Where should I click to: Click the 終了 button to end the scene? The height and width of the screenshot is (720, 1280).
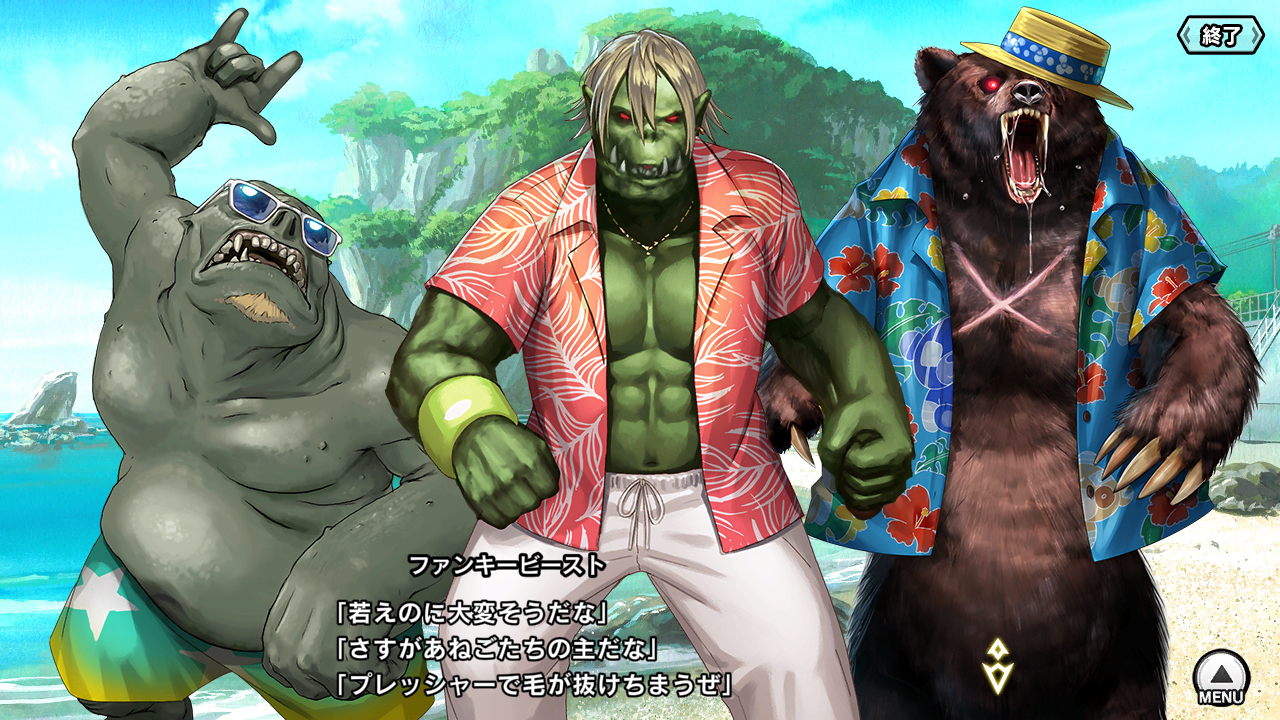[1221, 36]
